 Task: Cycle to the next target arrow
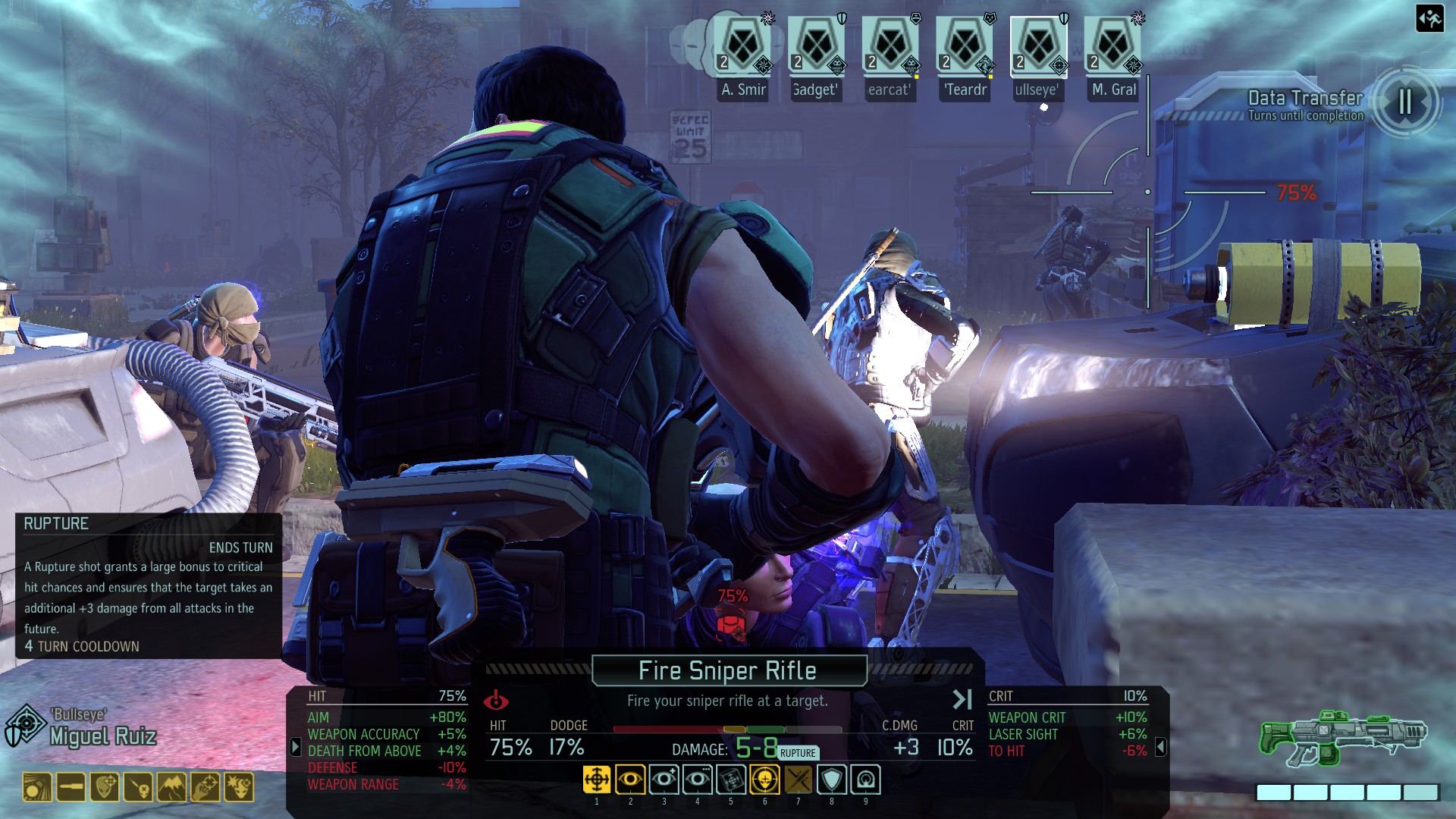(962, 699)
